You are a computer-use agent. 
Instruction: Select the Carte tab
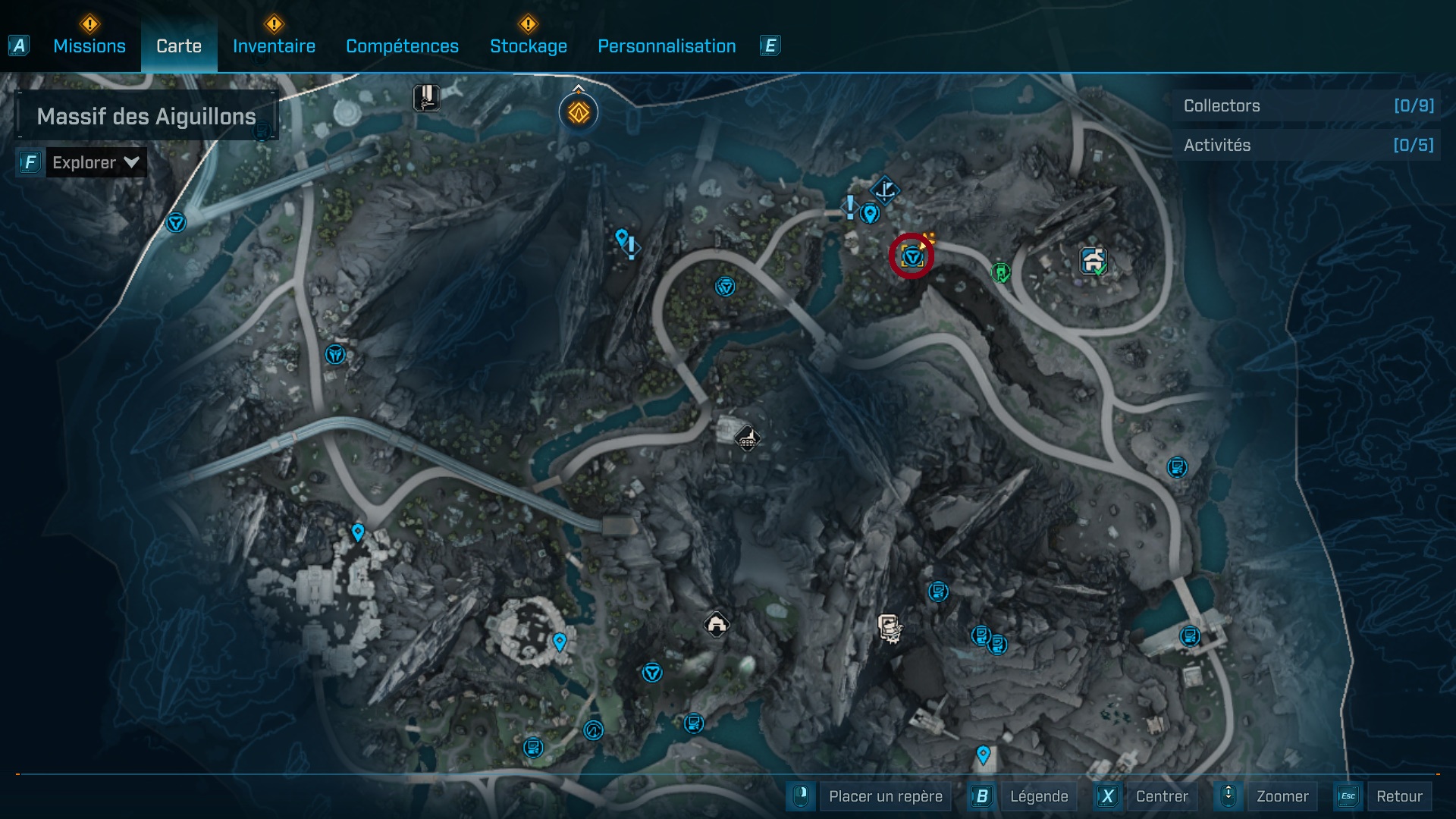[179, 46]
